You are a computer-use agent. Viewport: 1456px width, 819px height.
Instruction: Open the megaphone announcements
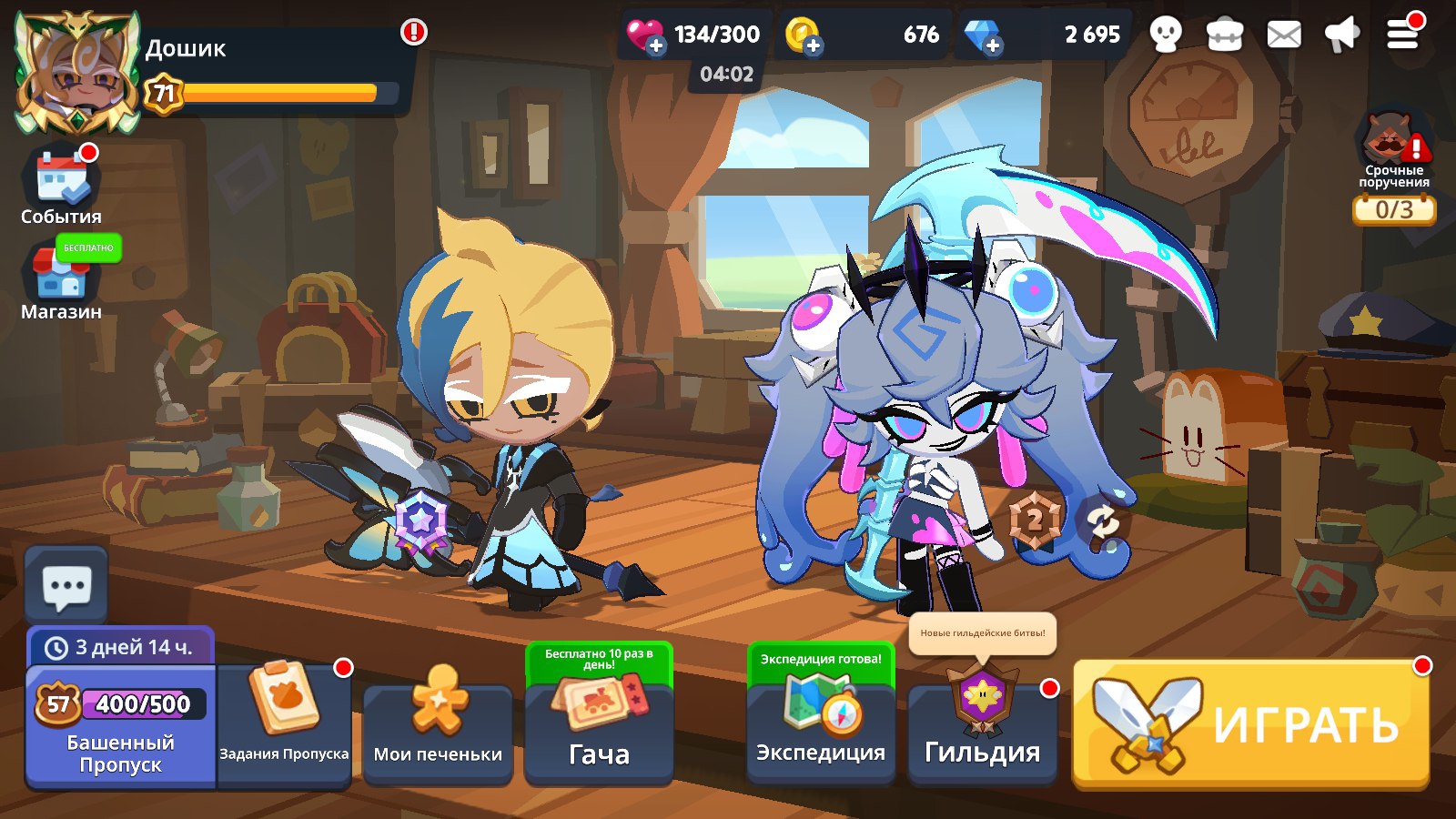[1342, 35]
